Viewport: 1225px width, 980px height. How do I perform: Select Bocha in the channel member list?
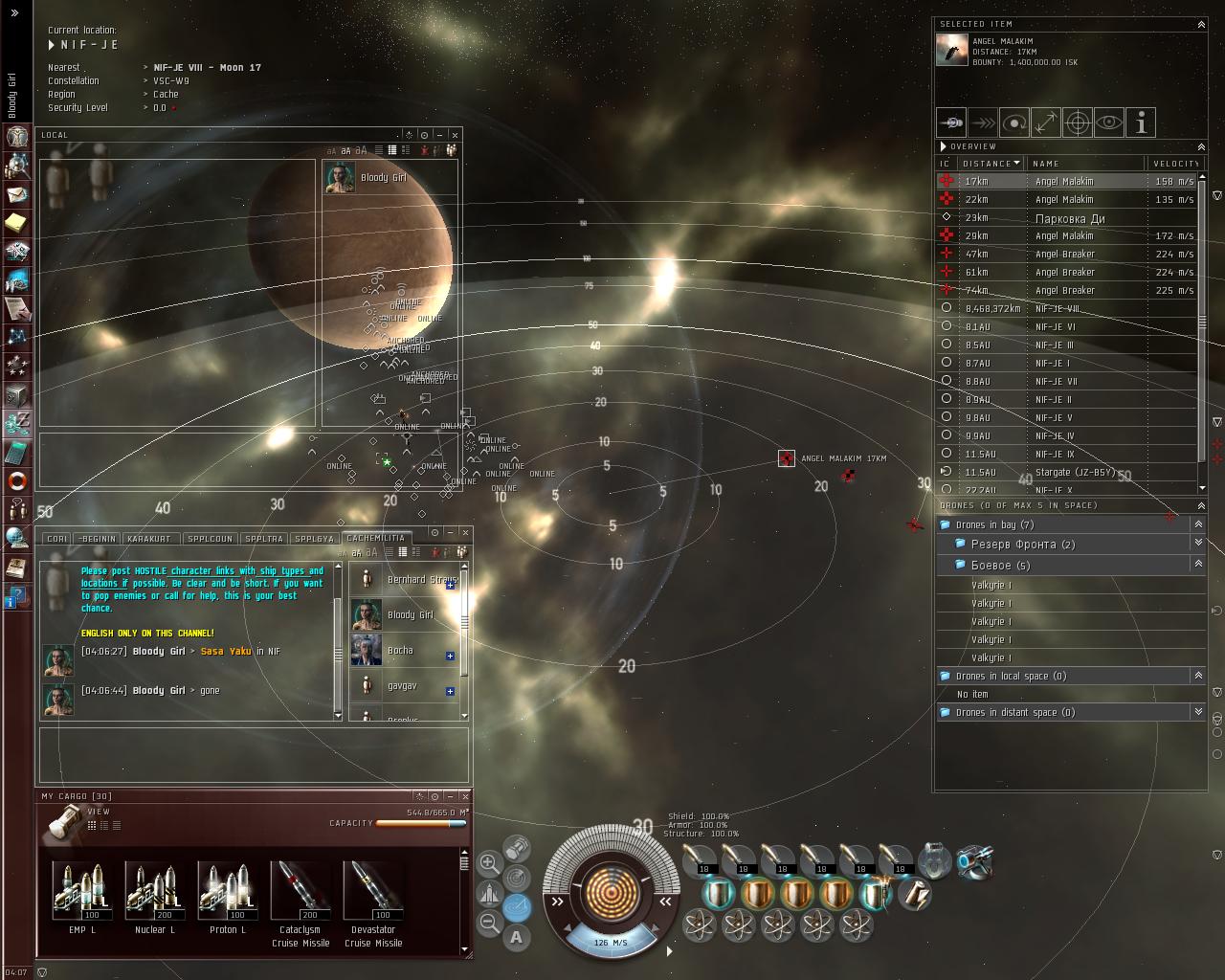[x=400, y=651]
